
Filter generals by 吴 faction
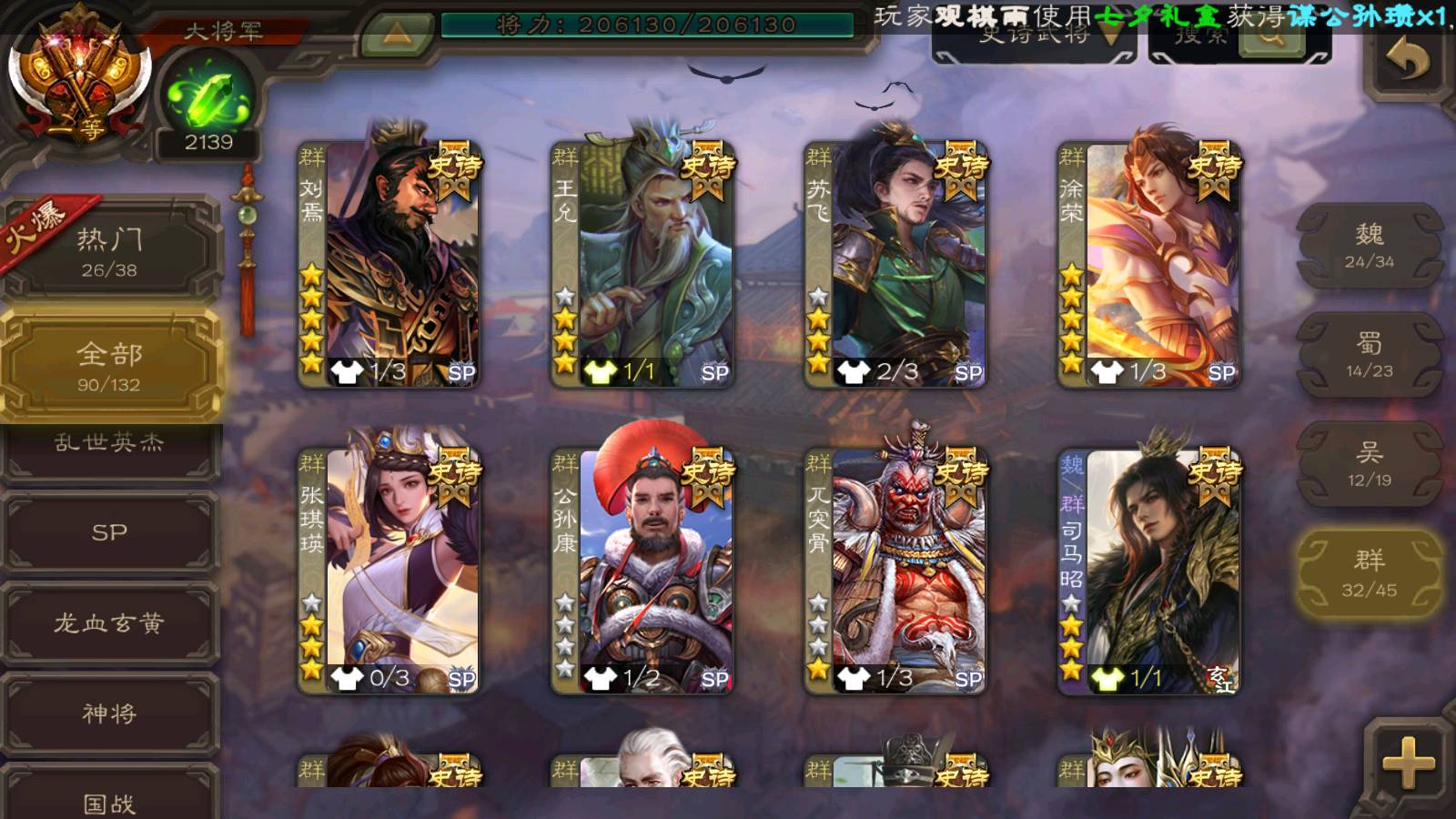1369,464
